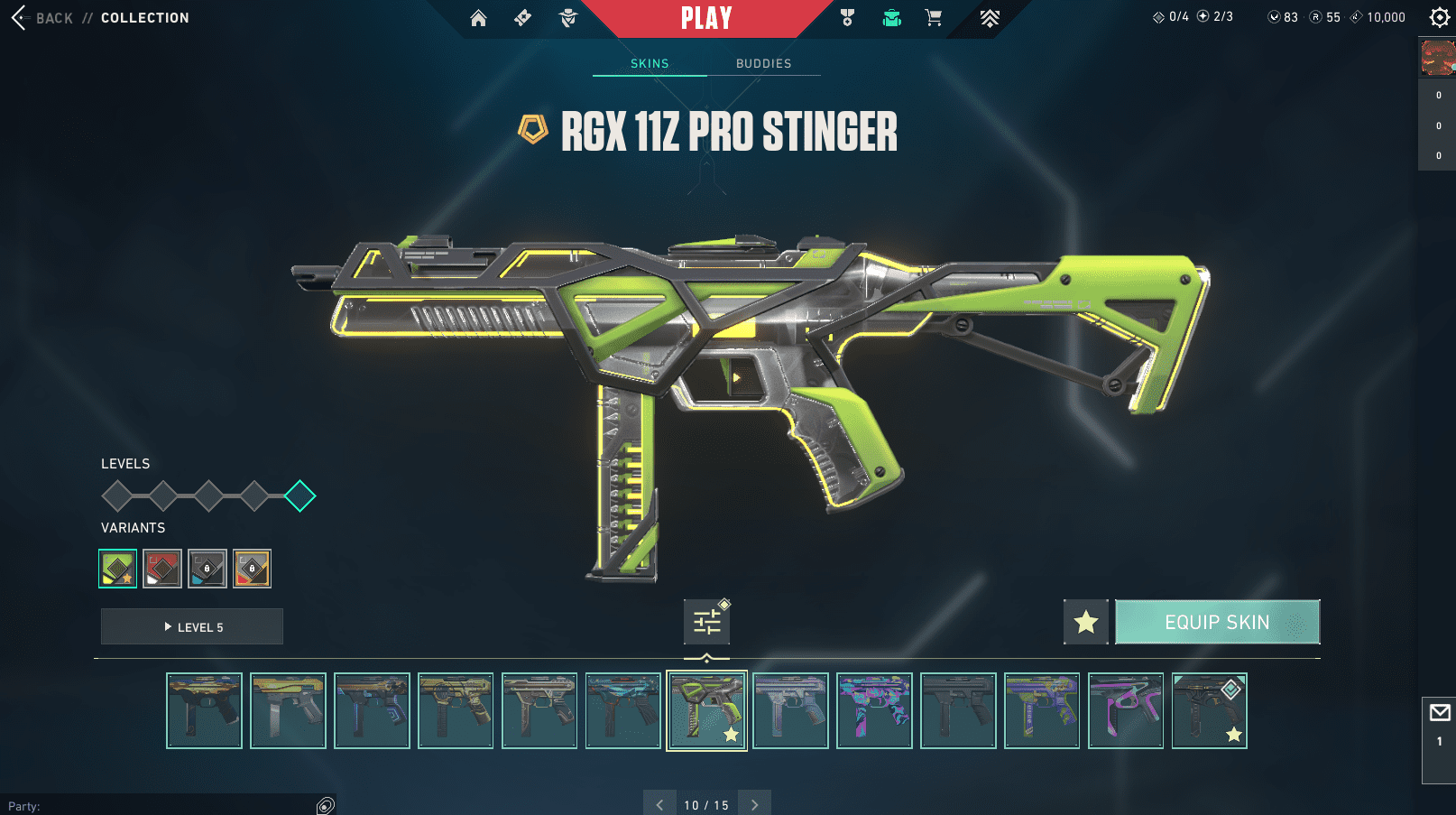Viewport: 1456px width, 815px height.
Task: Hit the red PLAY button
Action: point(706,18)
